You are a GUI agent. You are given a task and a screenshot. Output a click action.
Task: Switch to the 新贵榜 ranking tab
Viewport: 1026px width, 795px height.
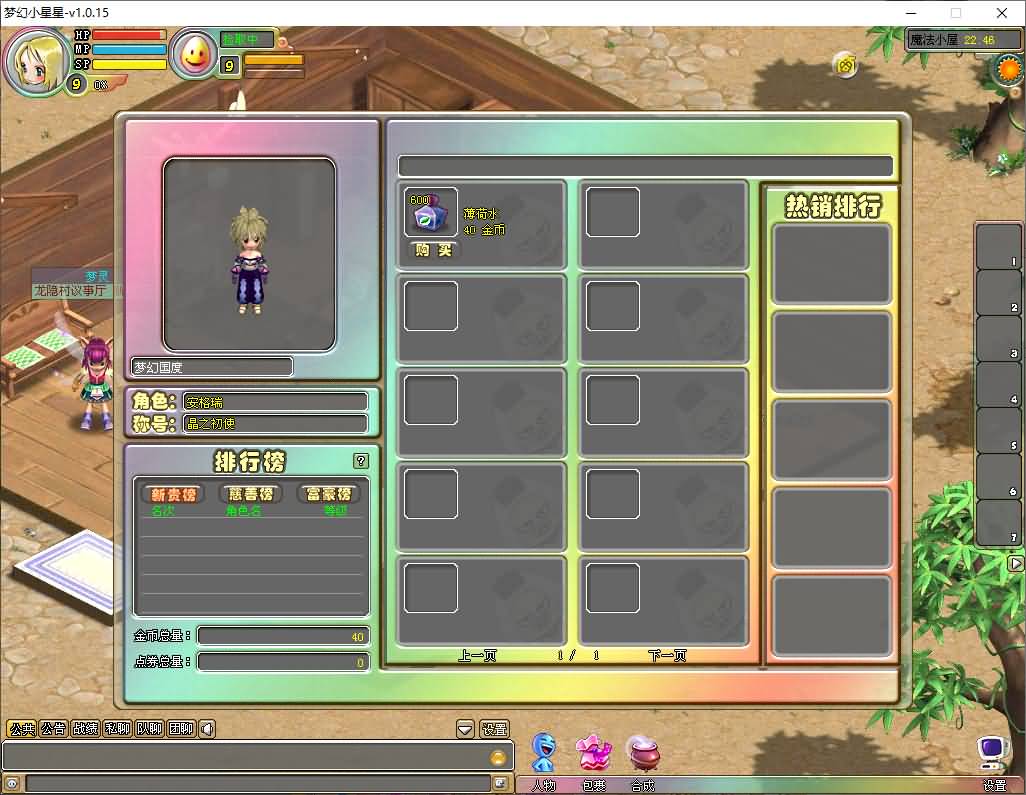[x=173, y=494]
